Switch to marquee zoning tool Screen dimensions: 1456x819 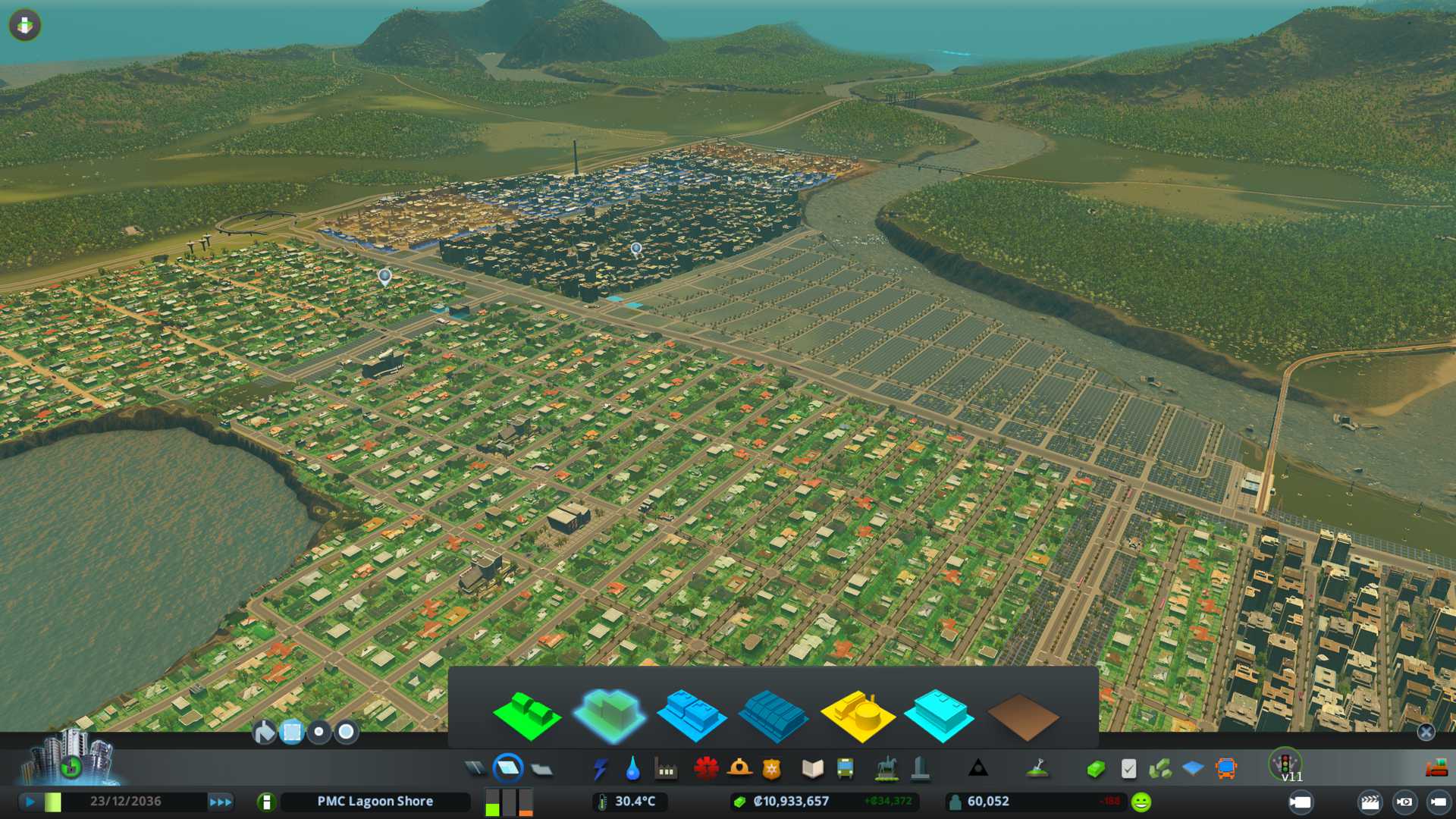pyautogui.click(x=292, y=732)
